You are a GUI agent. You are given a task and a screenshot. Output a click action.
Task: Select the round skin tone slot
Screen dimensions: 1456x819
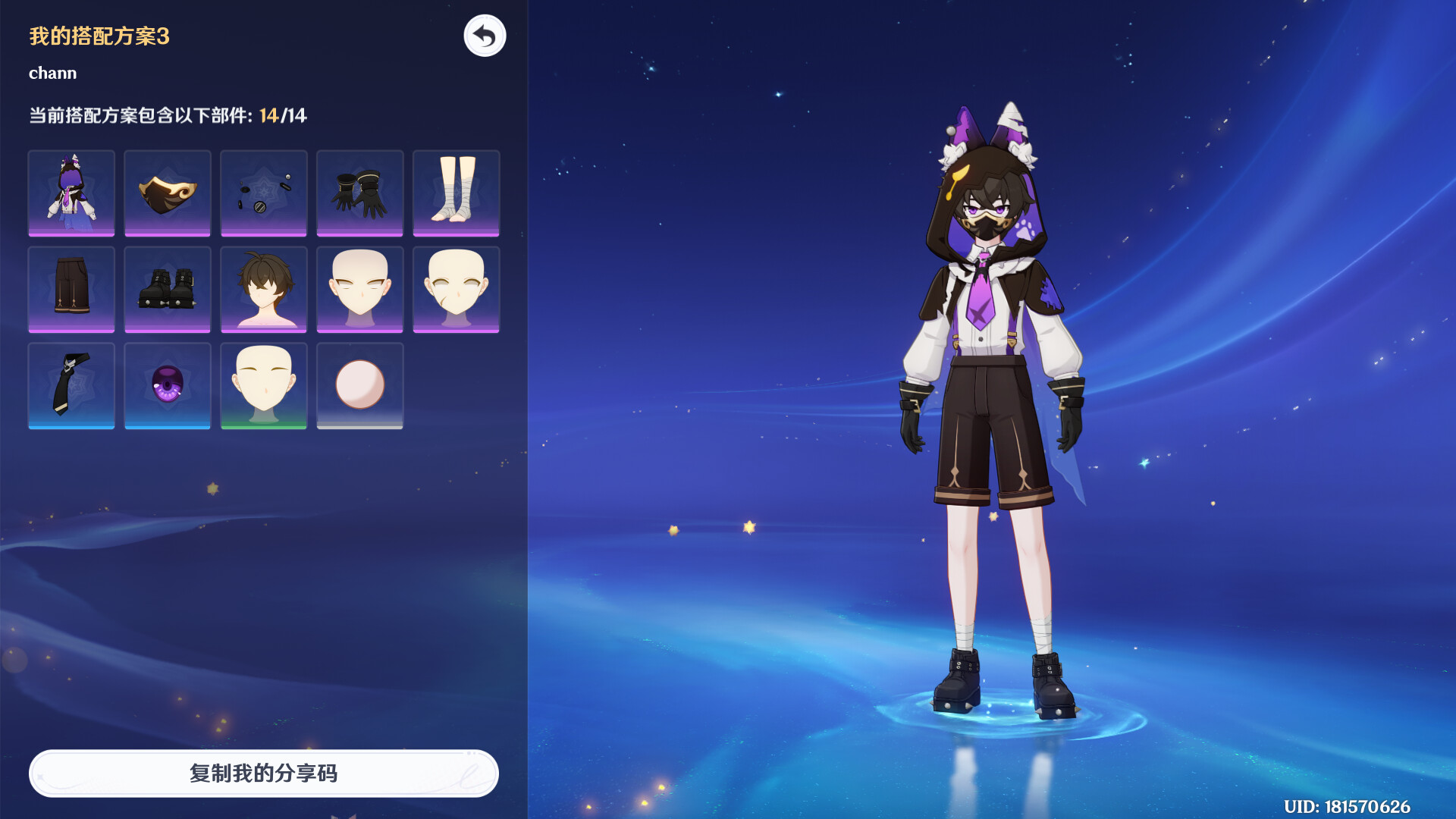pos(359,385)
